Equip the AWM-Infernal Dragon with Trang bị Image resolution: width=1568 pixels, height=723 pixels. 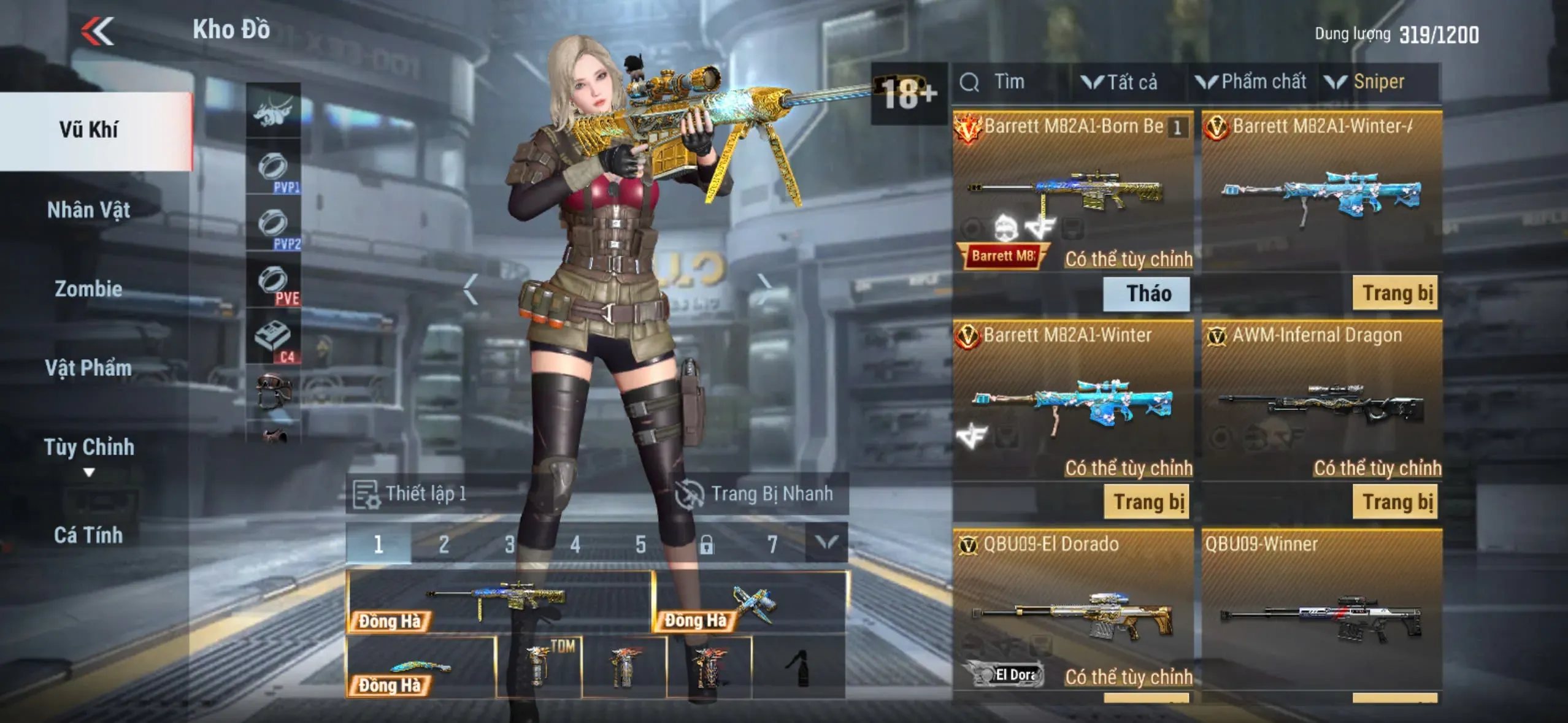pos(1395,502)
